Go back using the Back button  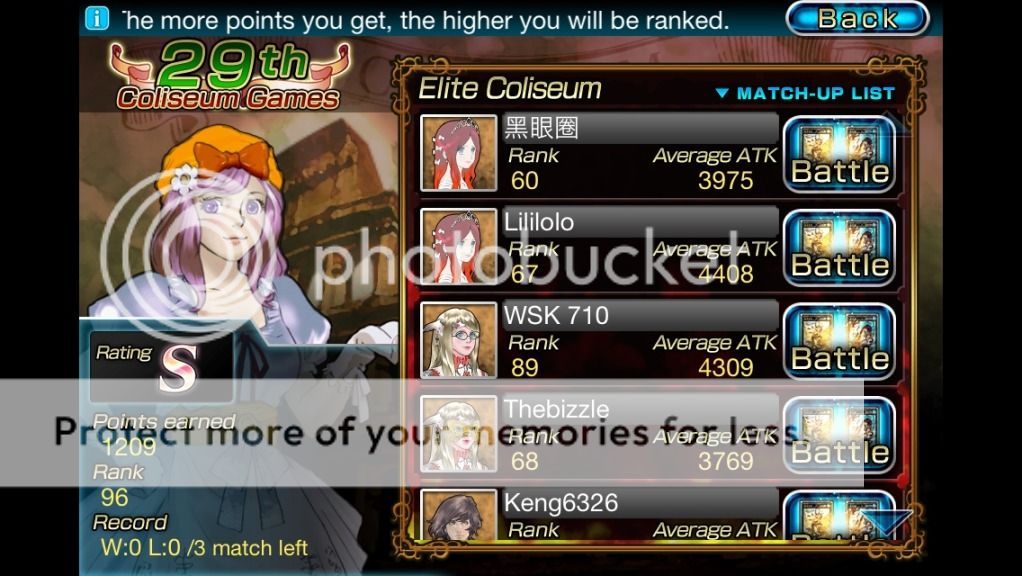tap(857, 18)
